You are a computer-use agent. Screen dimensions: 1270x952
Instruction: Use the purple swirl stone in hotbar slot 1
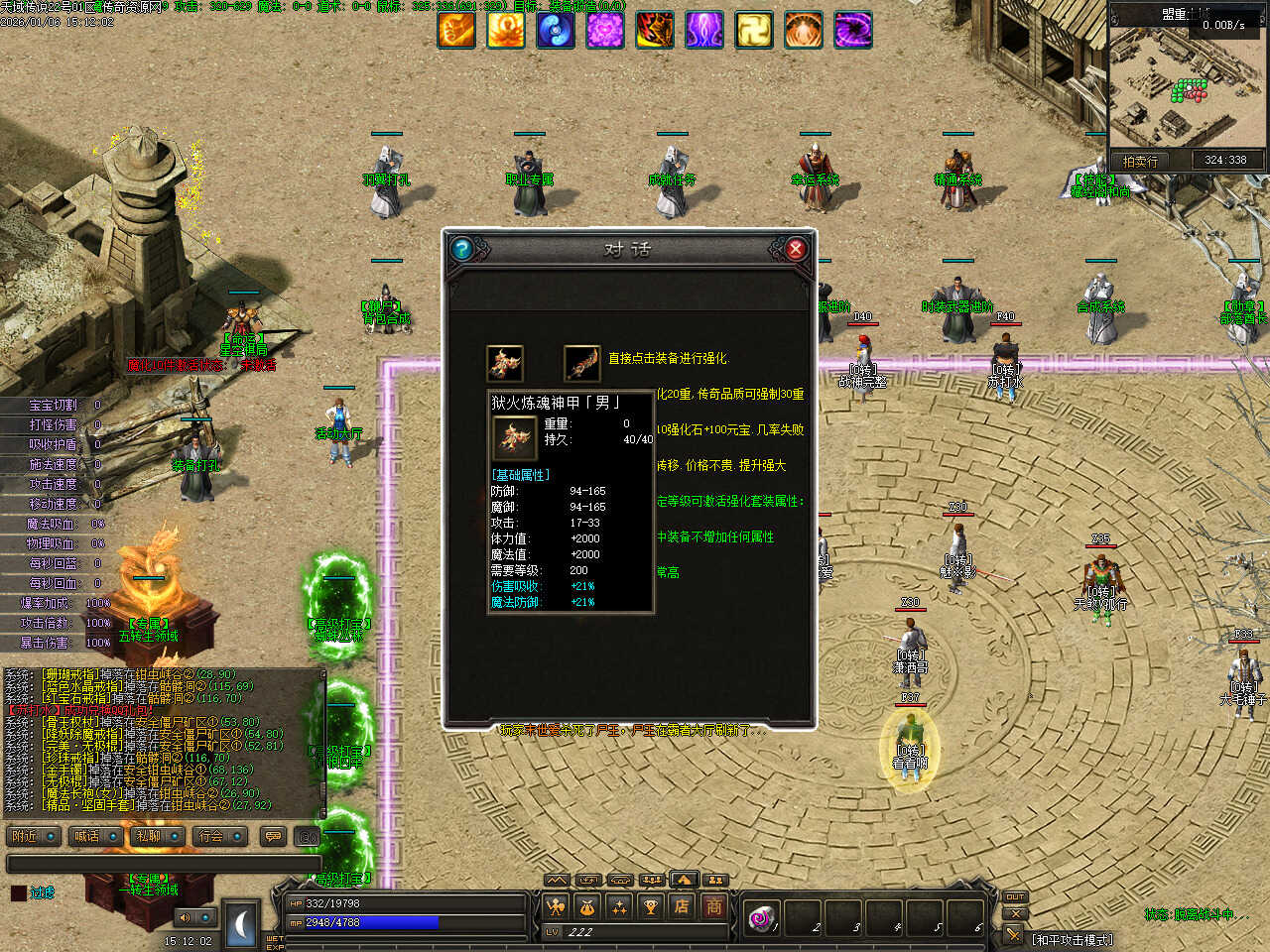pos(762,919)
